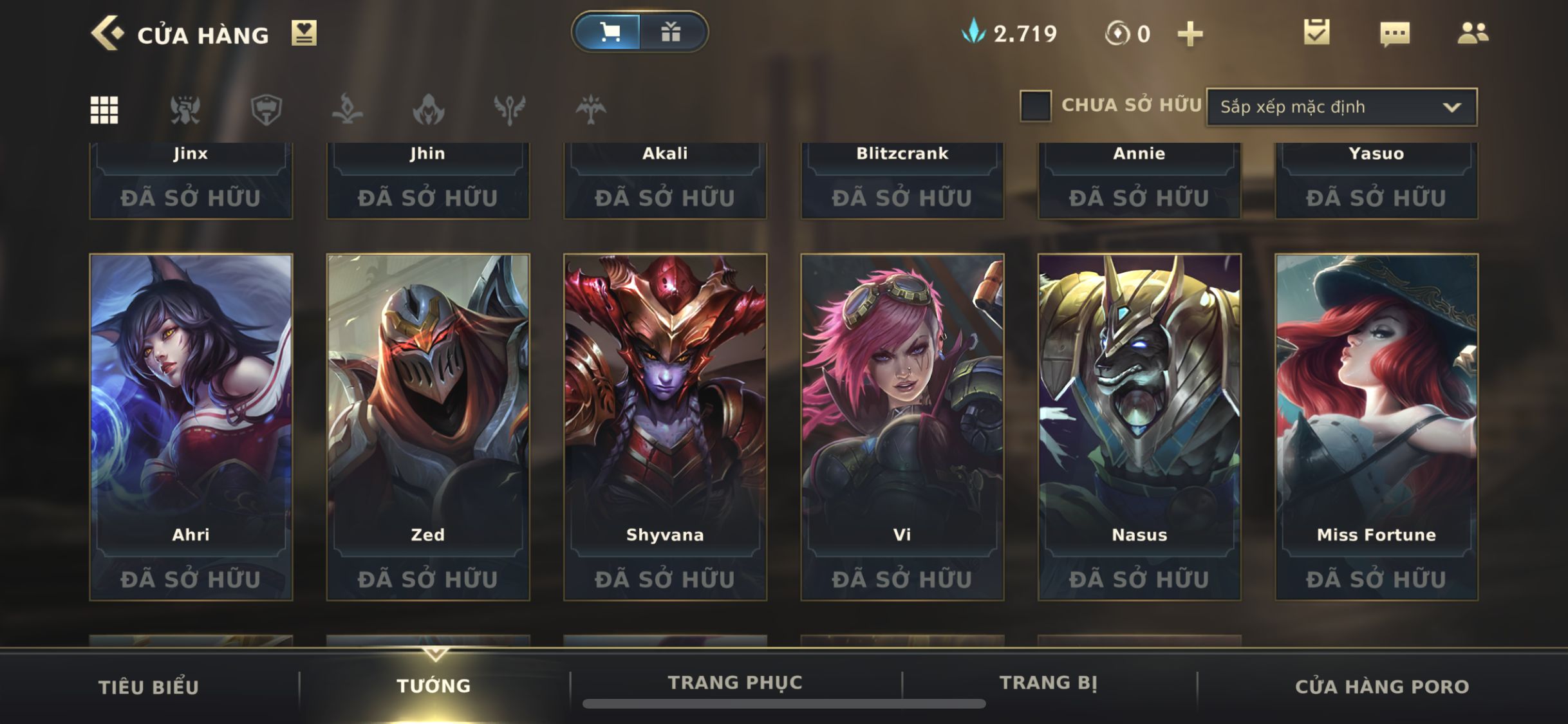Screen dimensions: 1568x724
Task: Add more currency with the plus button
Action: tap(1190, 34)
